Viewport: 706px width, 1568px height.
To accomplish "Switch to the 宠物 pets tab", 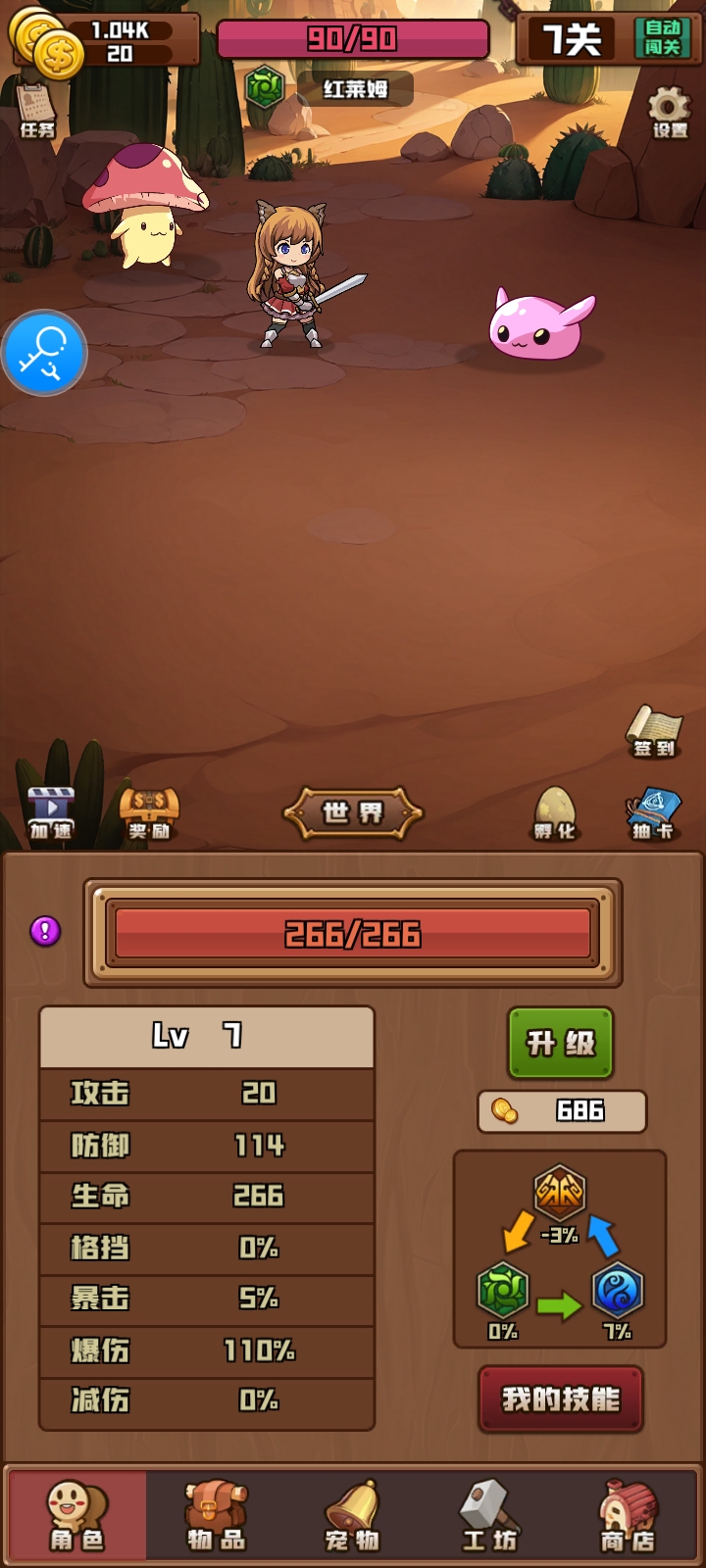I will (x=353, y=1515).
